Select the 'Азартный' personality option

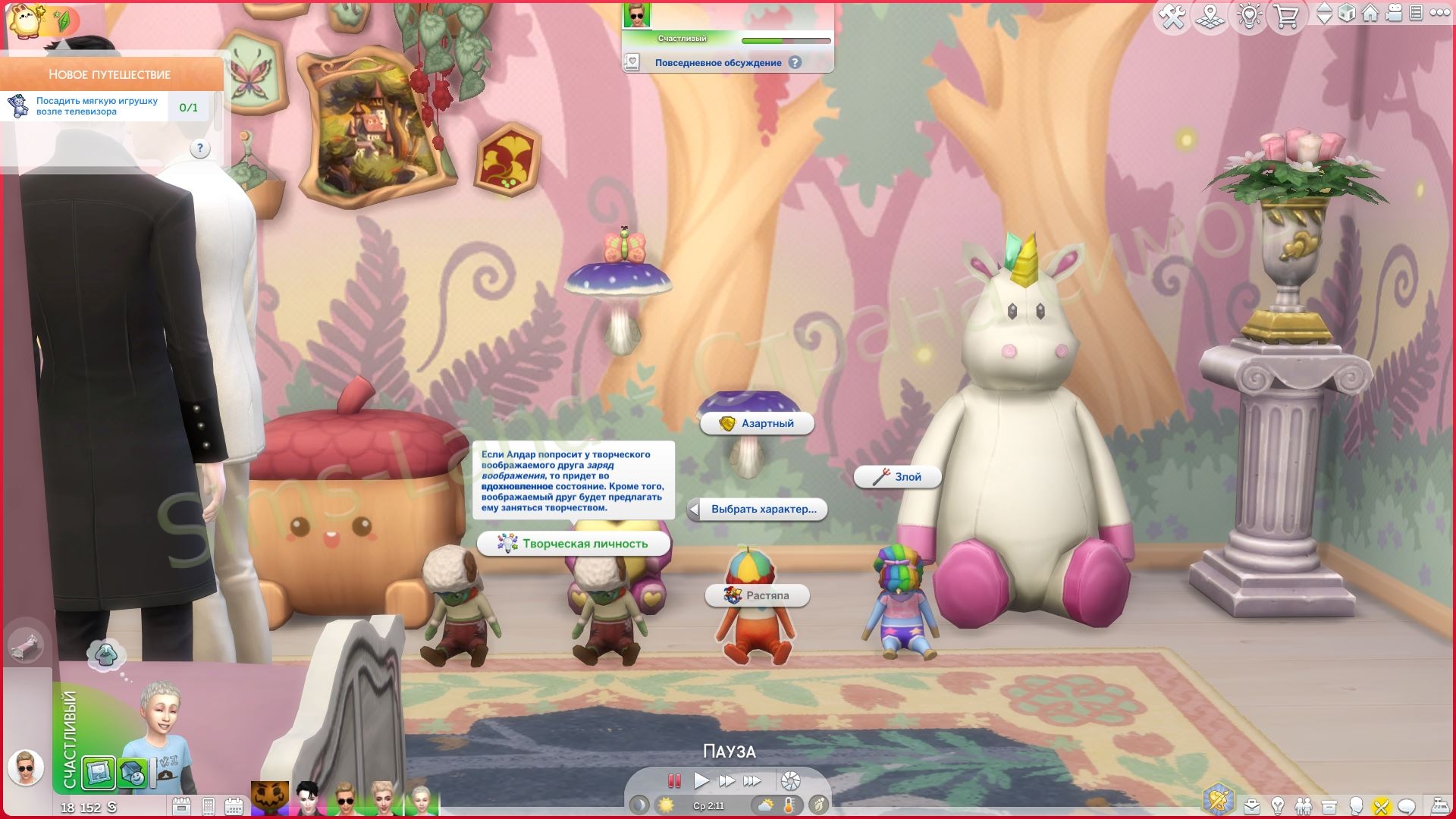pos(757,423)
